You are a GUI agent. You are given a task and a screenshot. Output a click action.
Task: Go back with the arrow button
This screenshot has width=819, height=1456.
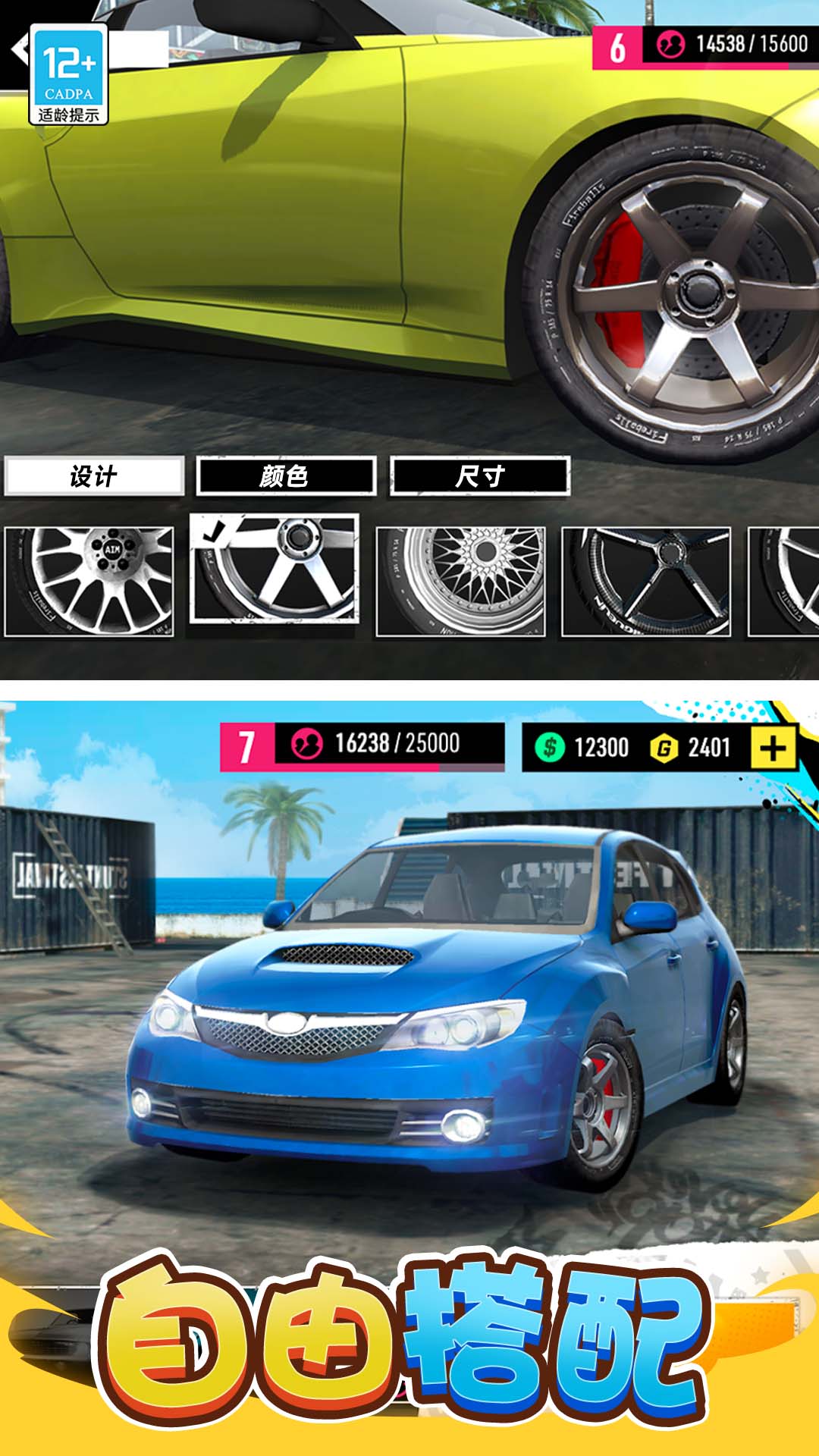pyautogui.click(x=18, y=50)
